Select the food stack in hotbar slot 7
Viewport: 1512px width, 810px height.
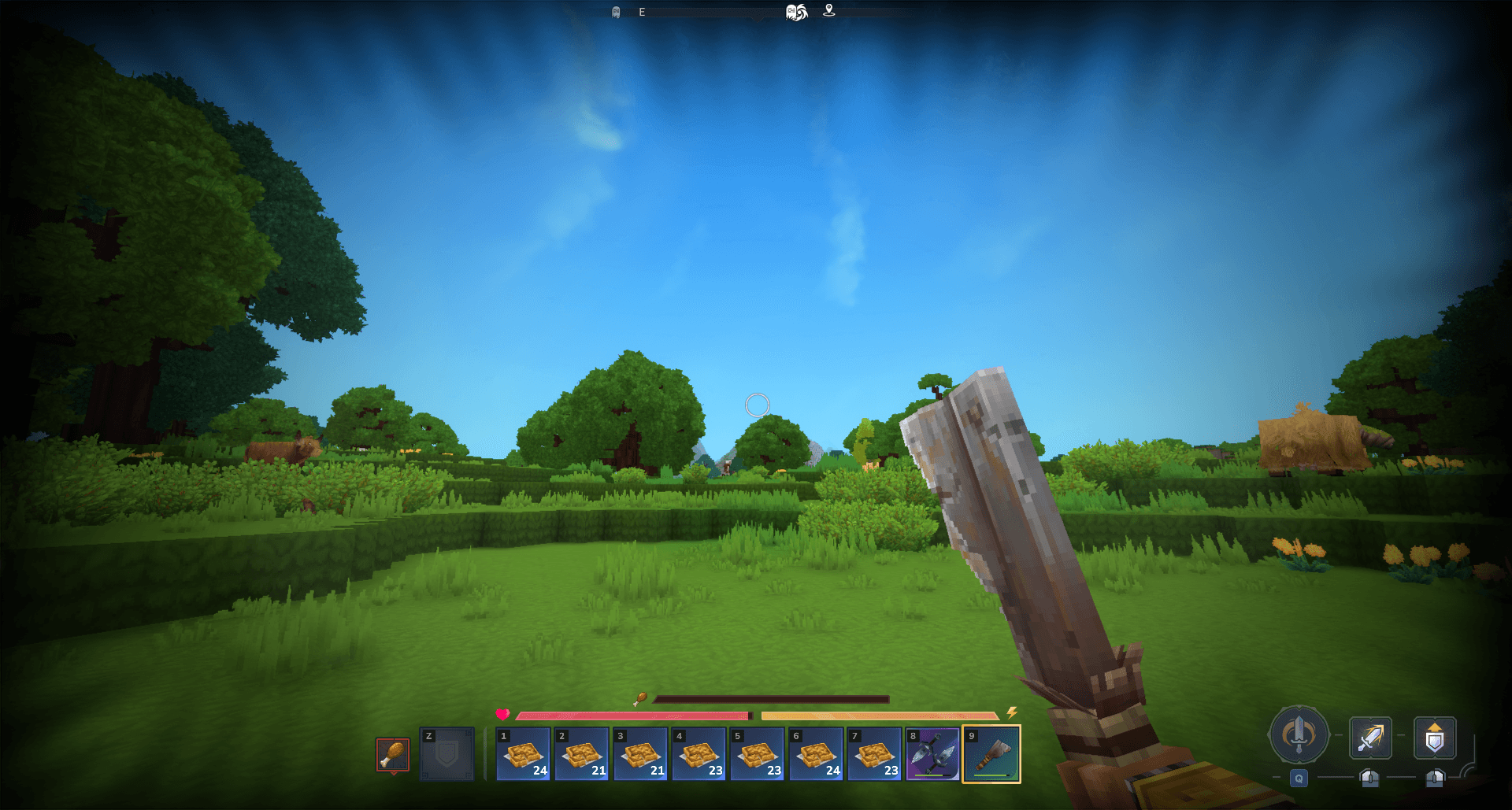(x=874, y=754)
